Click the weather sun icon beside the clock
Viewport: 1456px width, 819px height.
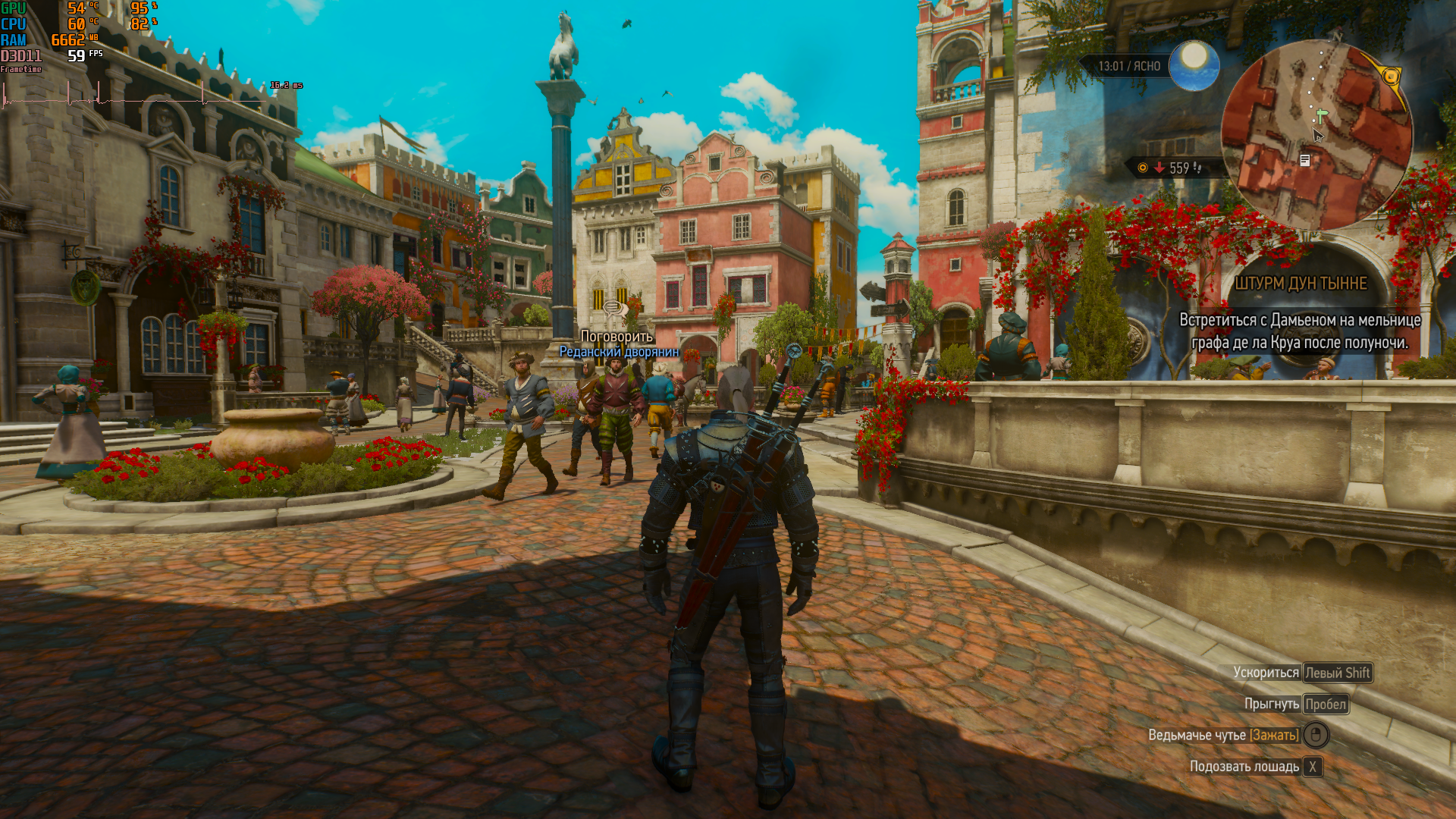coord(1194,64)
